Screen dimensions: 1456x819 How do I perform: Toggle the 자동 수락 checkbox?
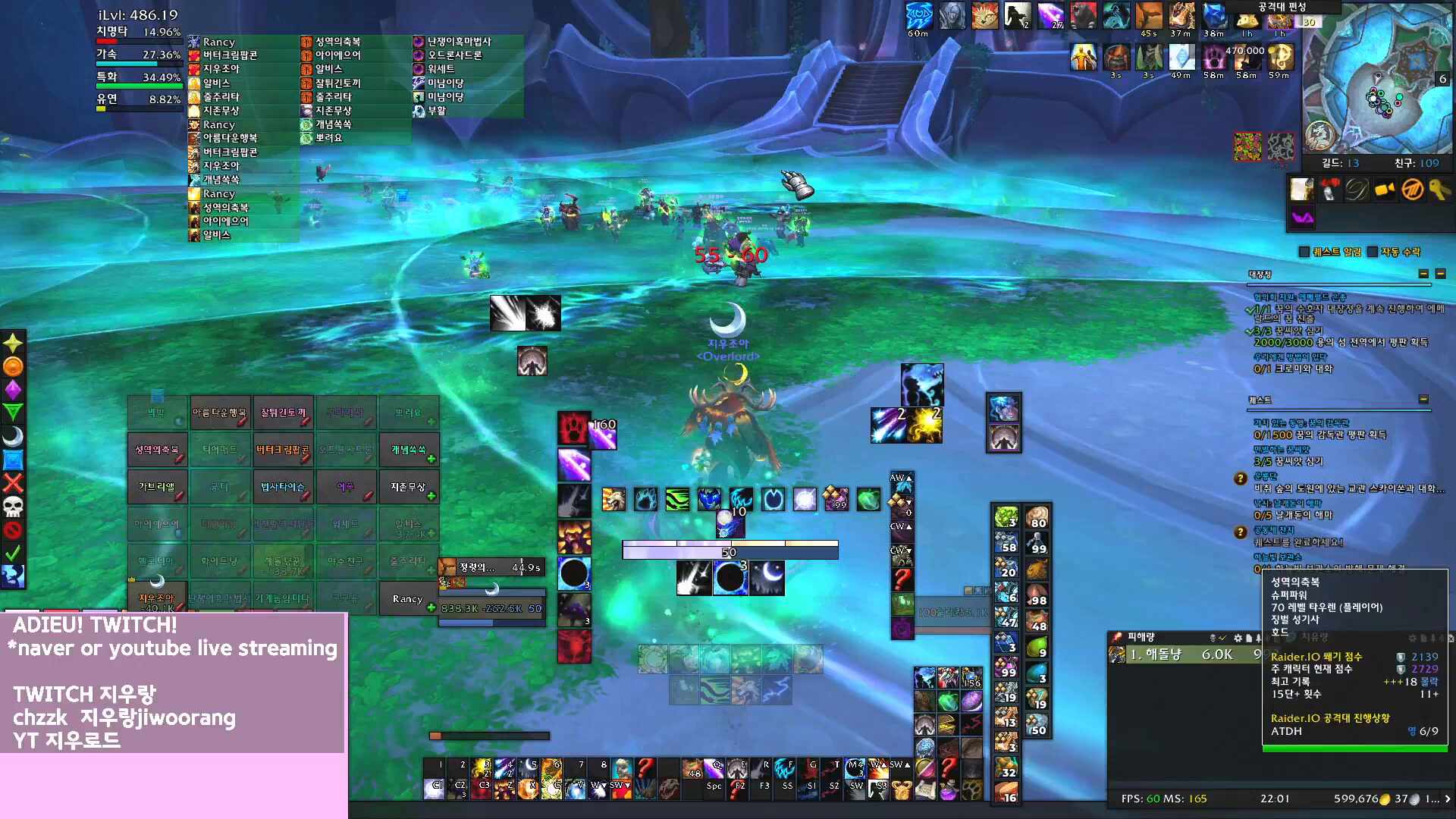1372,252
